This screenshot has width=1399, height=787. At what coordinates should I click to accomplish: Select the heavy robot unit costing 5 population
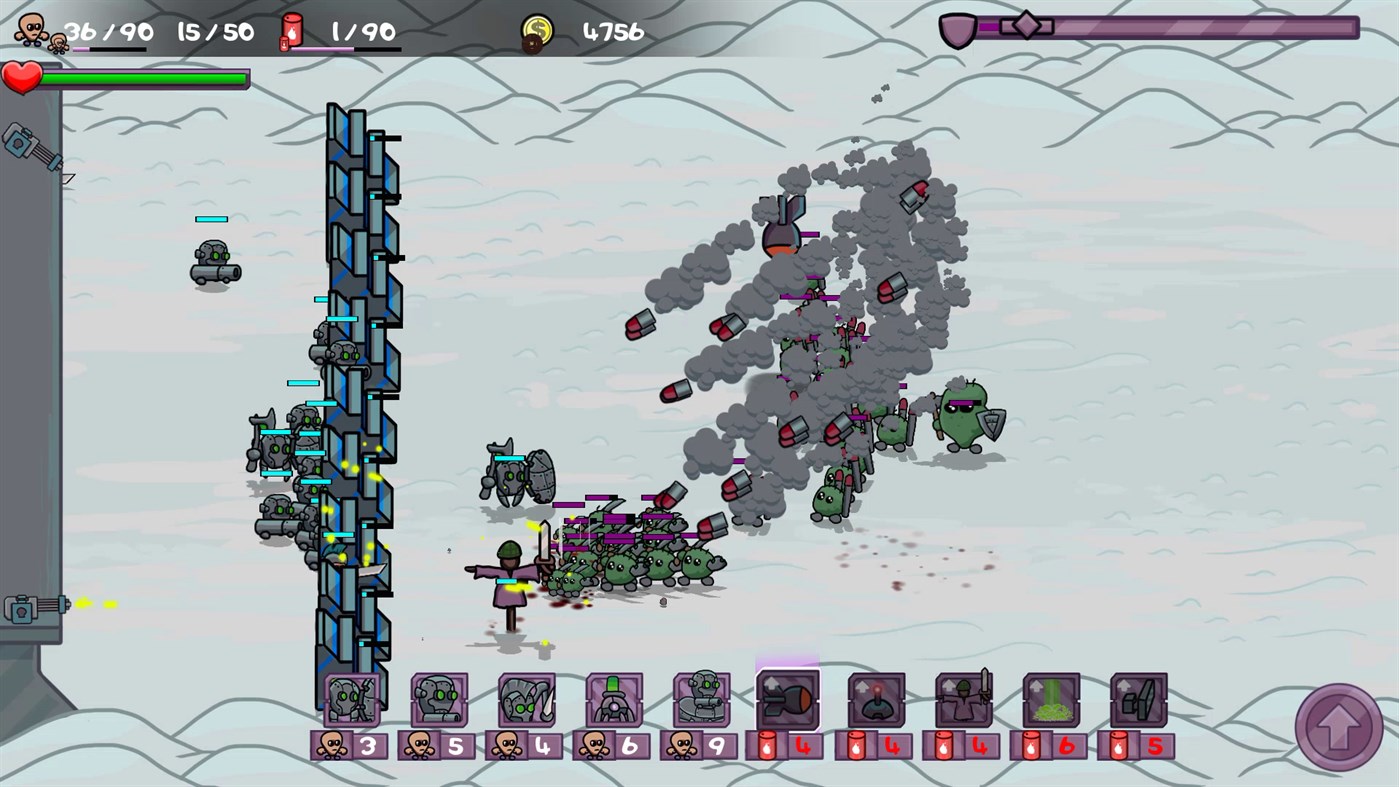click(x=440, y=698)
